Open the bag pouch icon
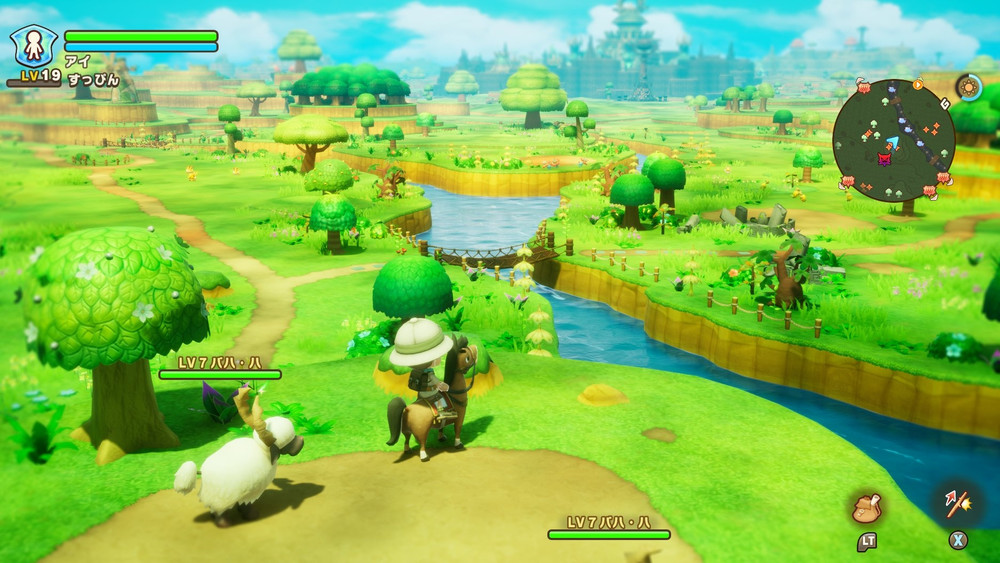Image resolution: width=1000 pixels, height=563 pixels. click(x=866, y=508)
